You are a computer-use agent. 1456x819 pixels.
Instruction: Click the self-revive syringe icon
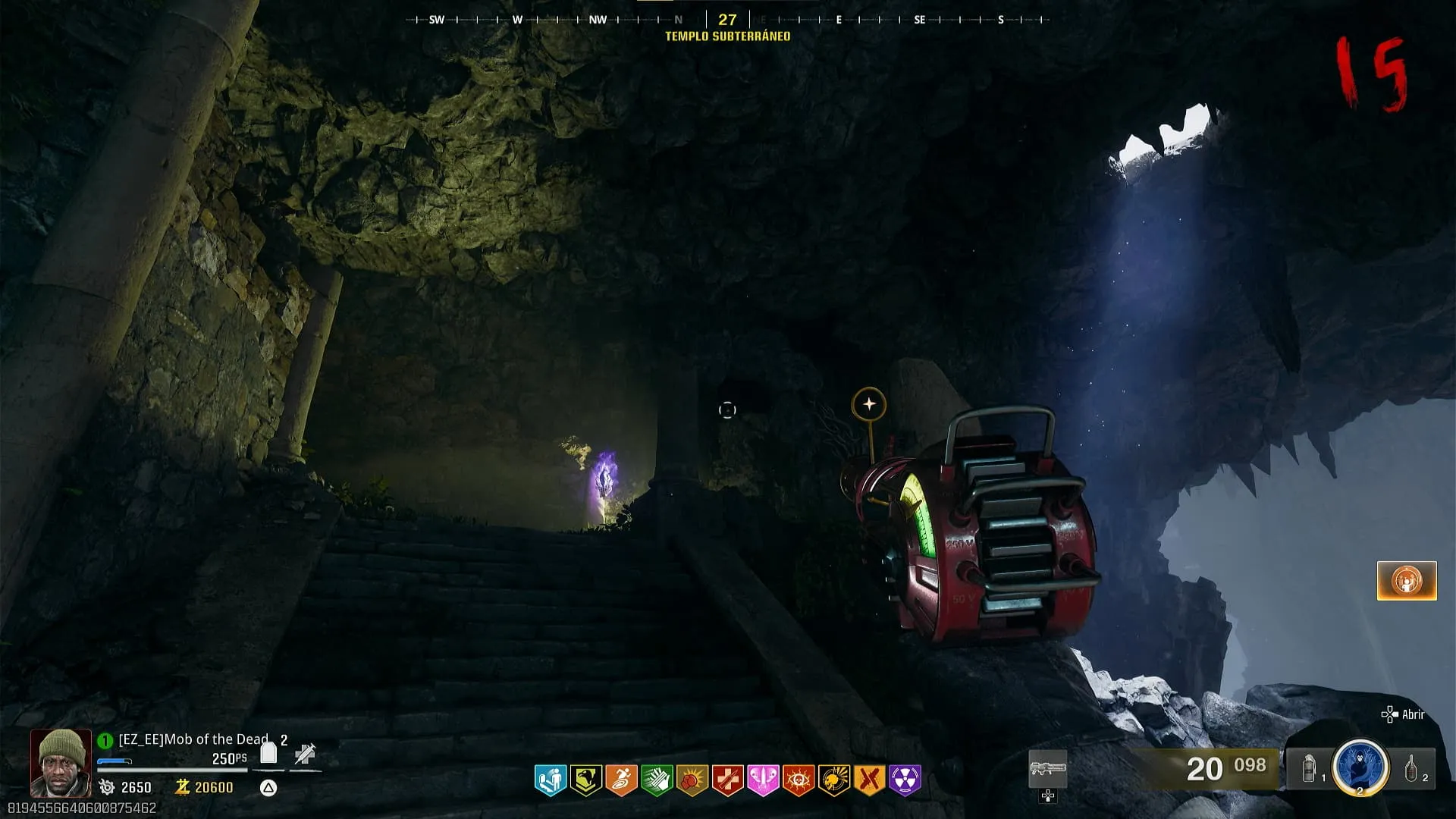coord(306,754)
